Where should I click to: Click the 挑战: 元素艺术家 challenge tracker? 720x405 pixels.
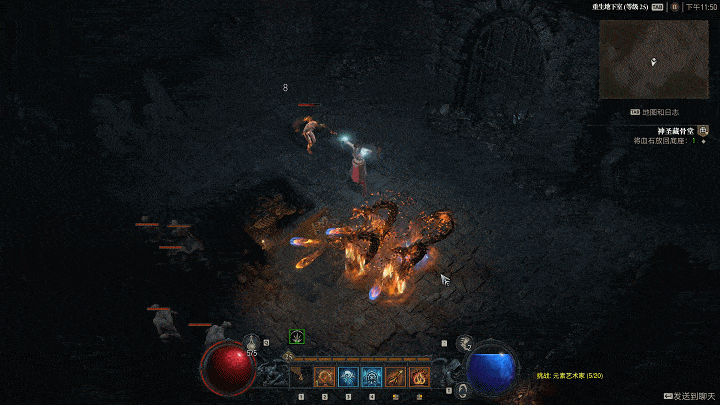[570, 376]
